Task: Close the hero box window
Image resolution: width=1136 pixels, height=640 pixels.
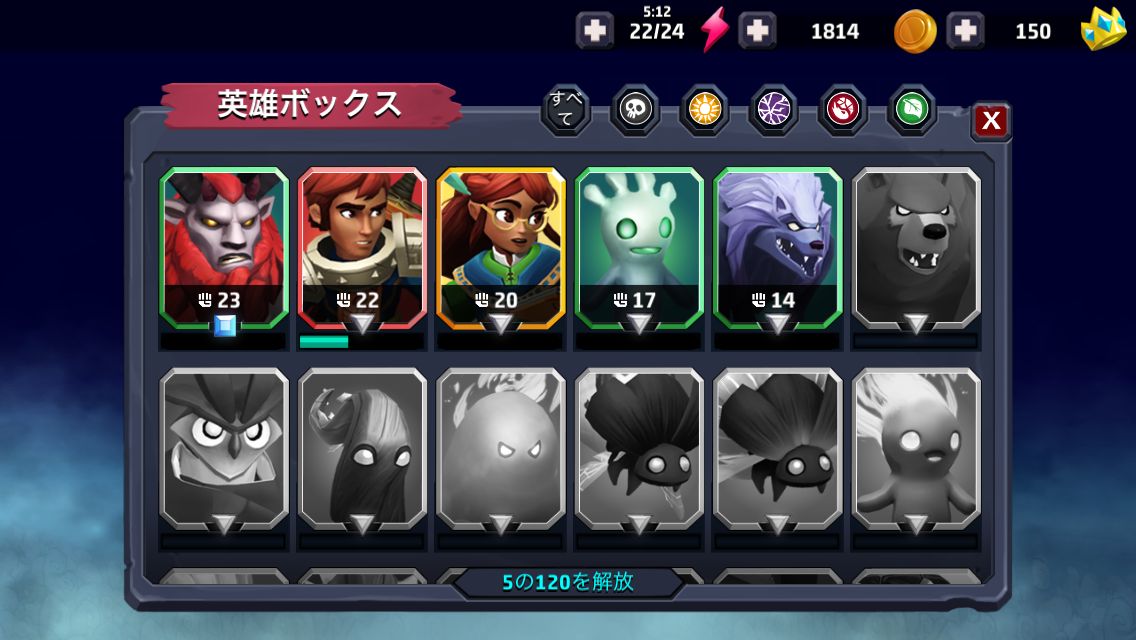Action: [x=990, y=121]
